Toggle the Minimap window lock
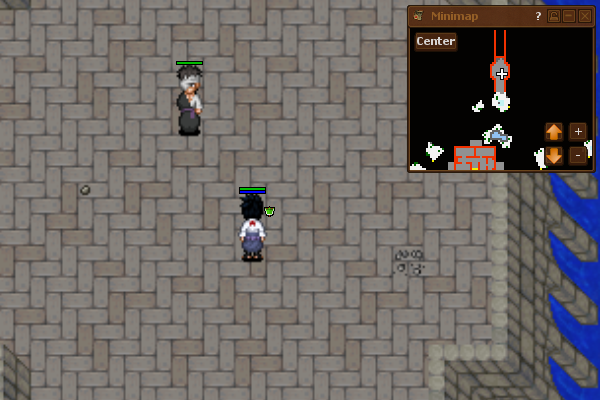This screenshot has height=400, width=600. (x=554, y=16)
